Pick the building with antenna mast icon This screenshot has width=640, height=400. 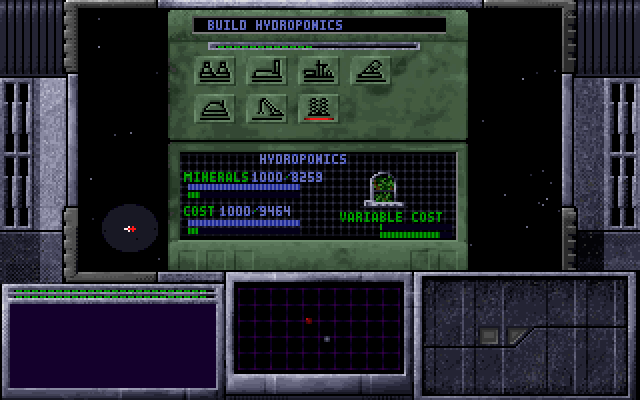pos(320,70)
